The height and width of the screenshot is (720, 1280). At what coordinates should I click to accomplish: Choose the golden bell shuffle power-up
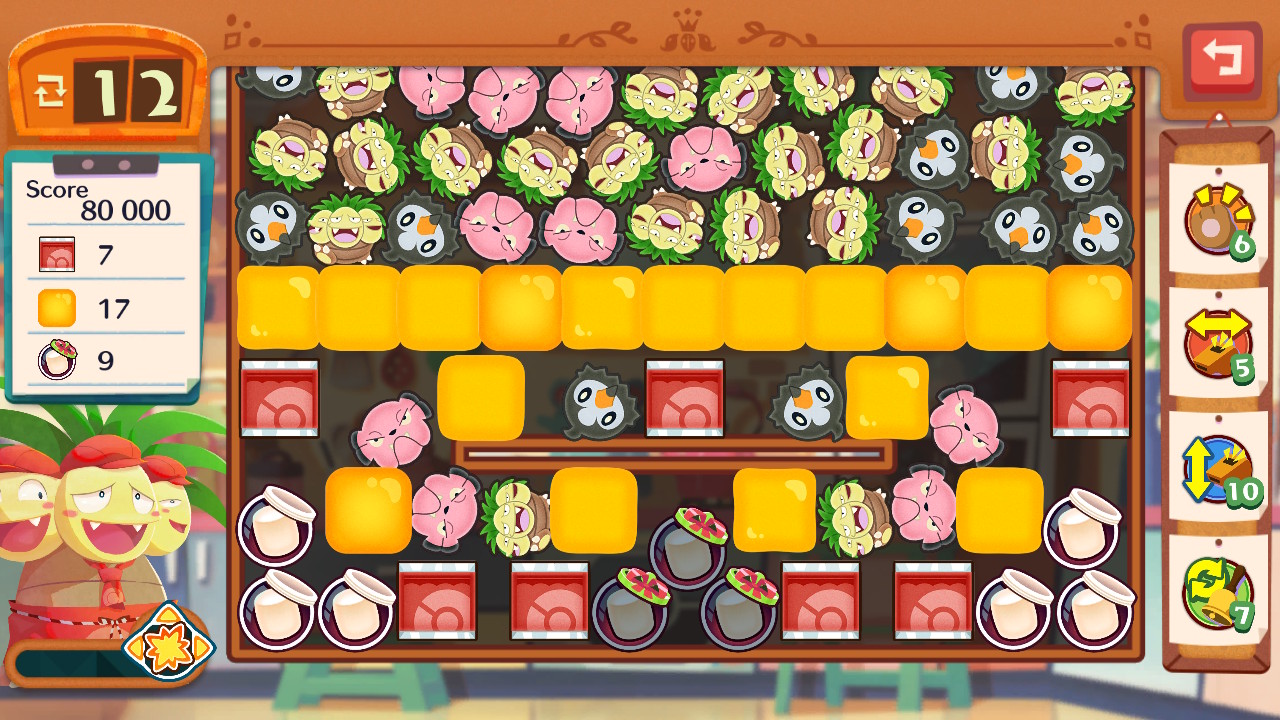click(x=1216, y=592)
